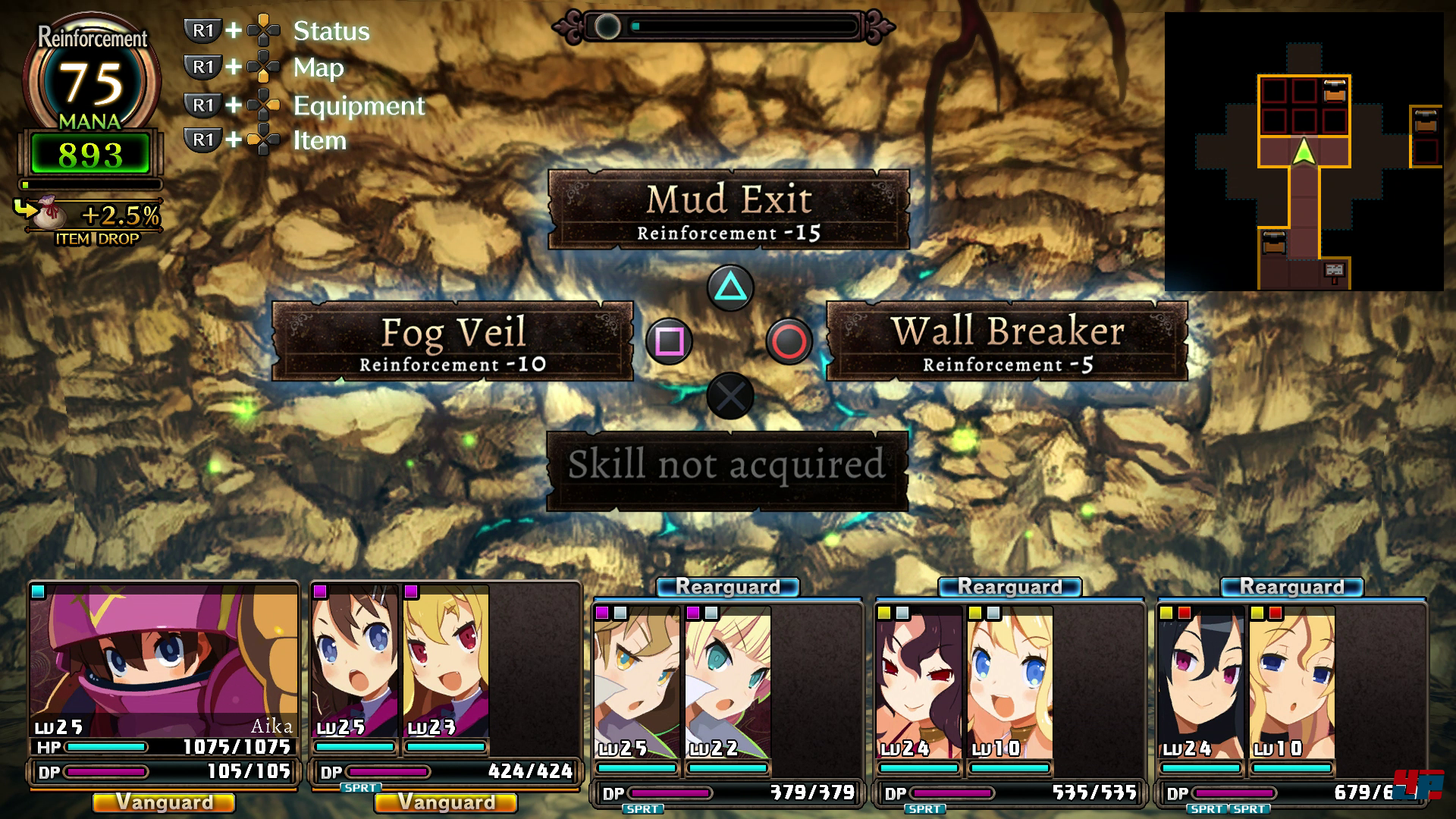Open the Item menu entry
The image size is (1456, 819).
click(319, 141)
